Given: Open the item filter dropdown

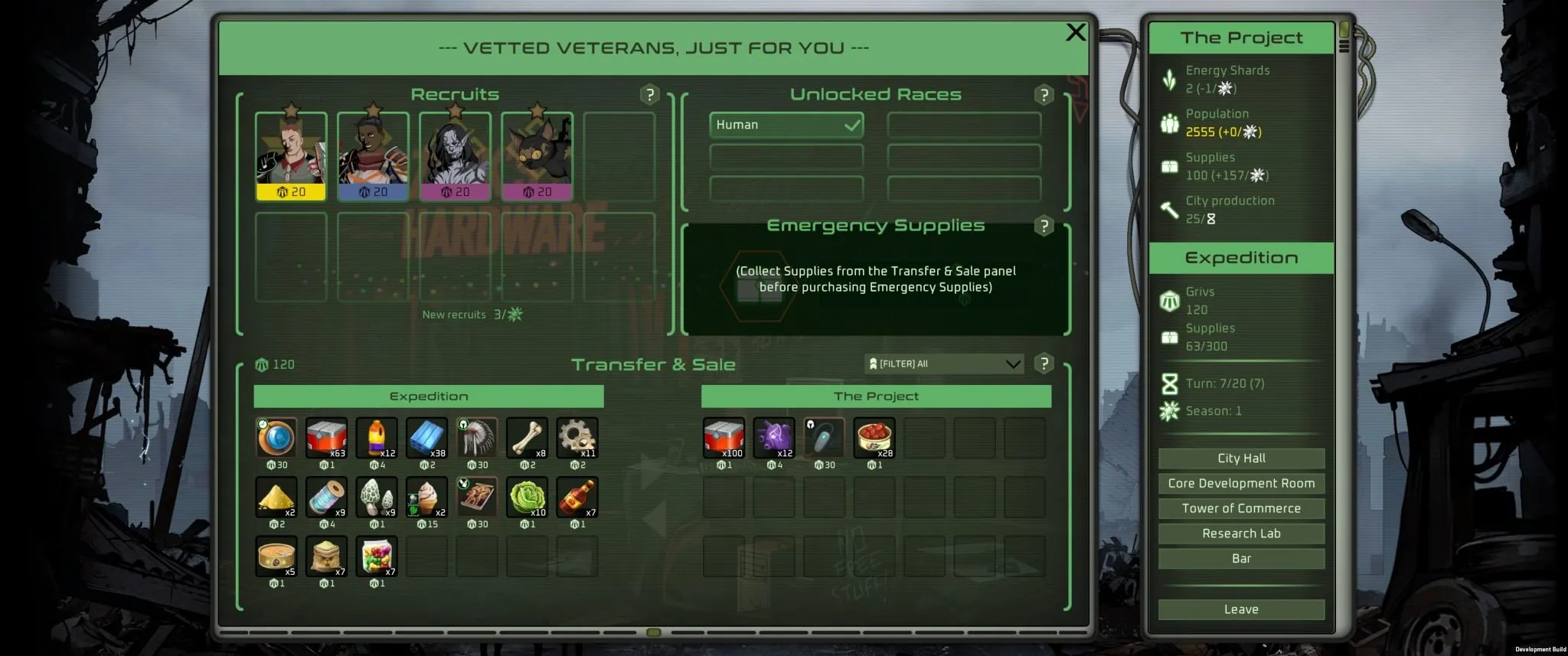Looking at the screenshot, I should tap(945, 364).
